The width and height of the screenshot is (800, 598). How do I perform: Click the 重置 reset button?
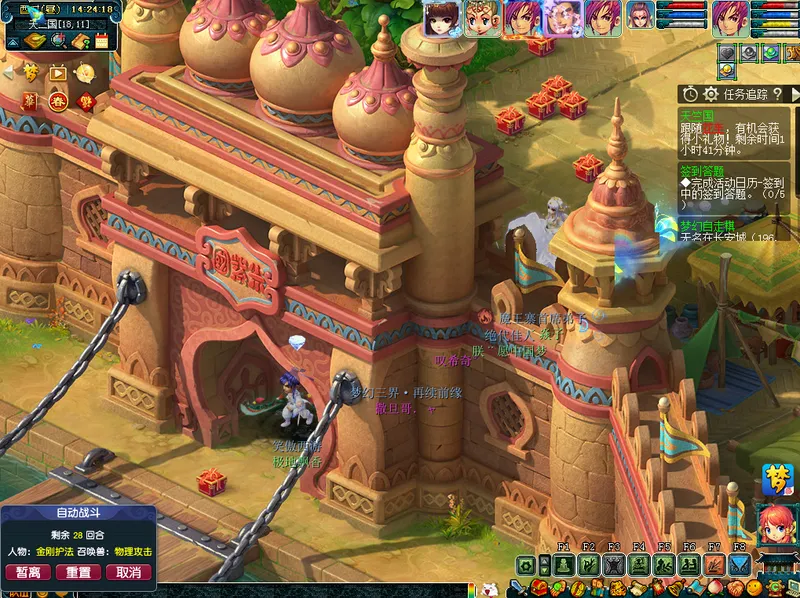pos(78,573)
